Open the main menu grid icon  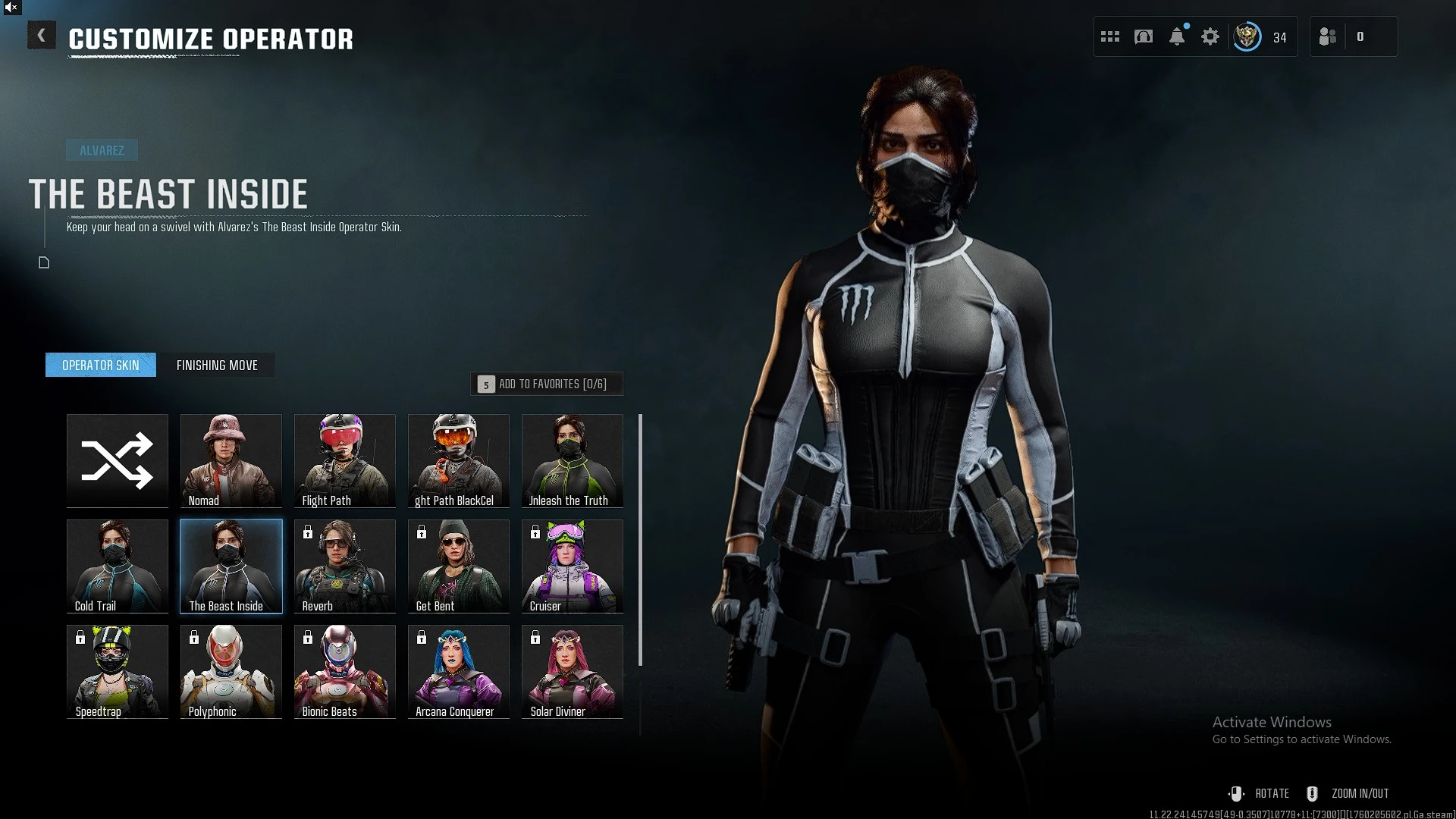(x=1109, y=36)
